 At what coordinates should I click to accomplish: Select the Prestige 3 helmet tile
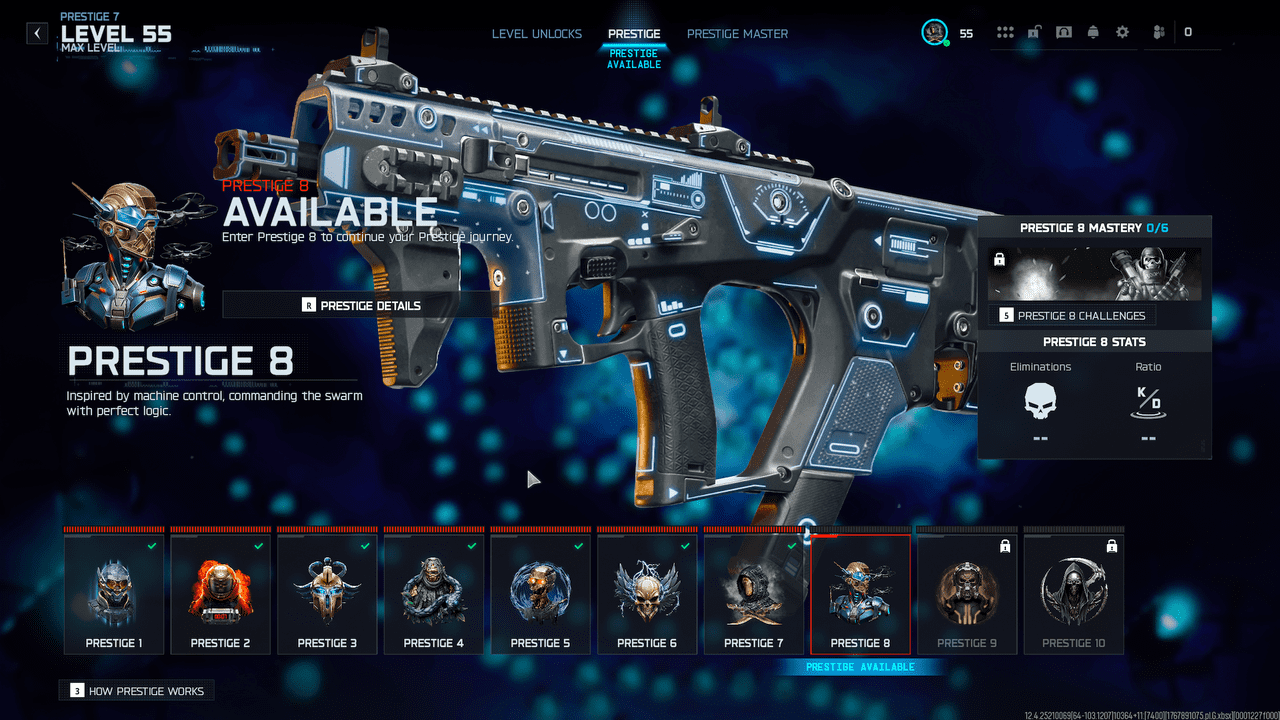pyautogui.click(x=327, y=594)
